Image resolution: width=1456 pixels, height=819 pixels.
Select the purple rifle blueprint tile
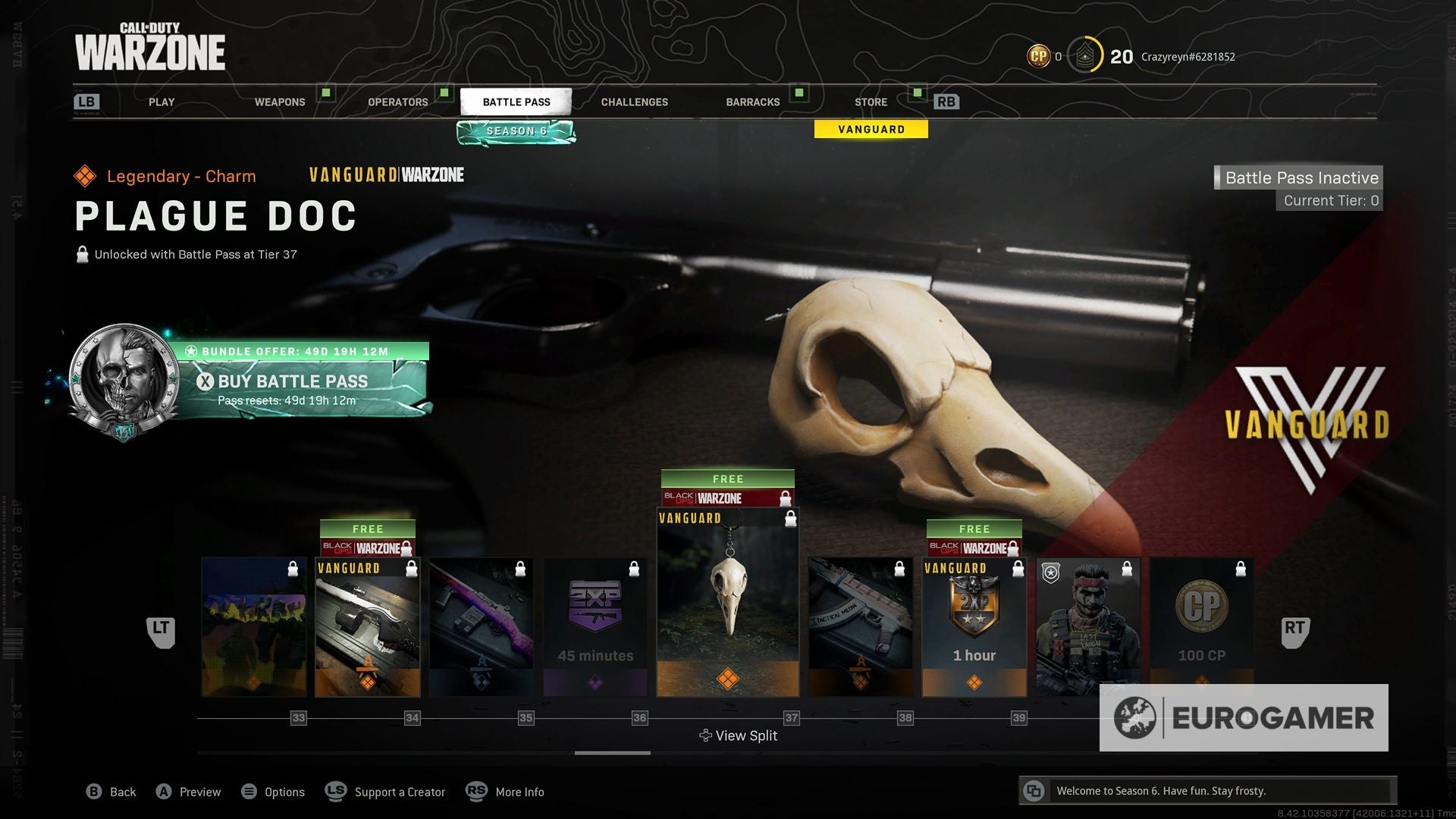(x=482, y=627)
